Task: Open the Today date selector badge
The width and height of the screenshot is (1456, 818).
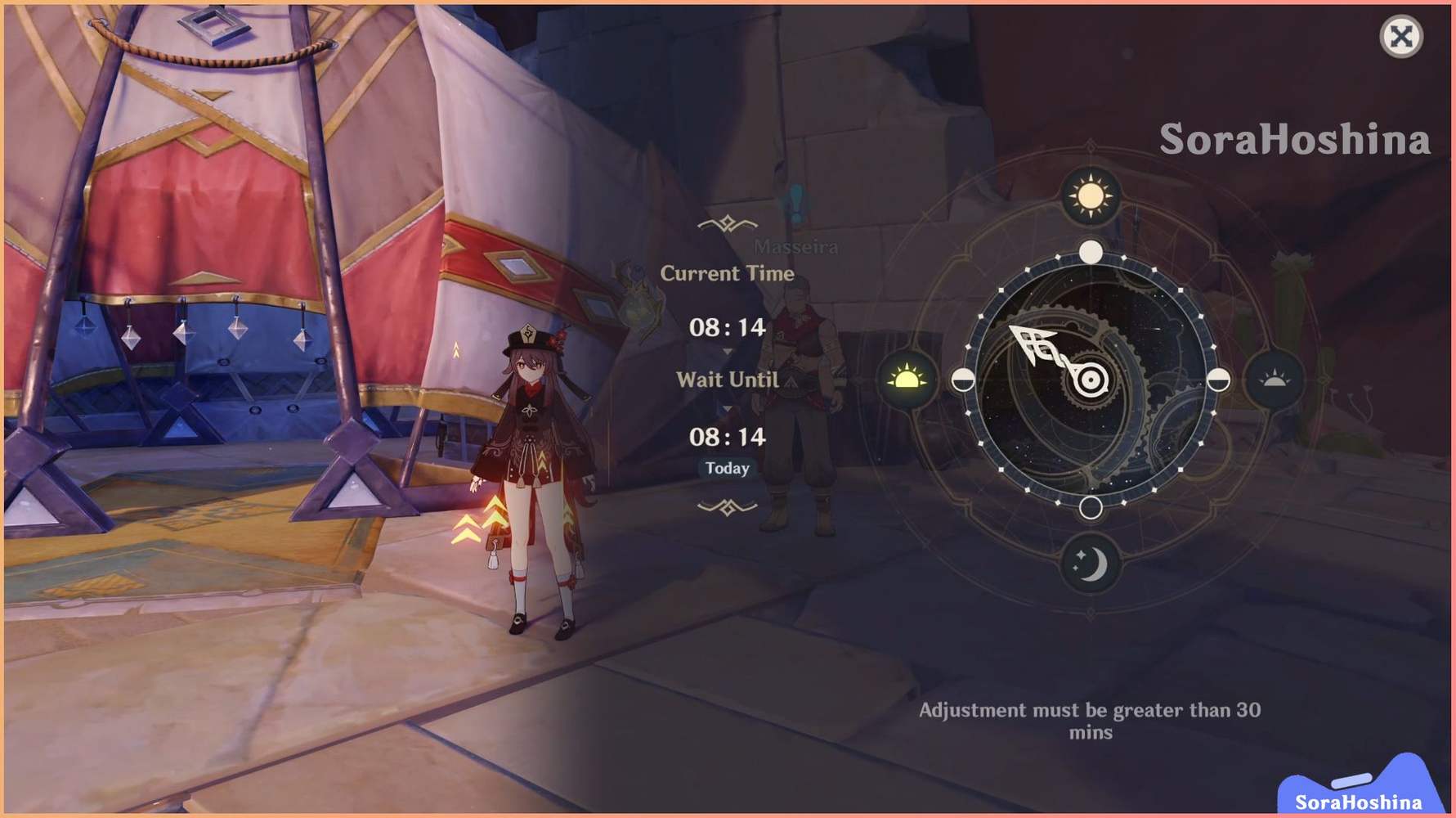Action: click(726, 469)
